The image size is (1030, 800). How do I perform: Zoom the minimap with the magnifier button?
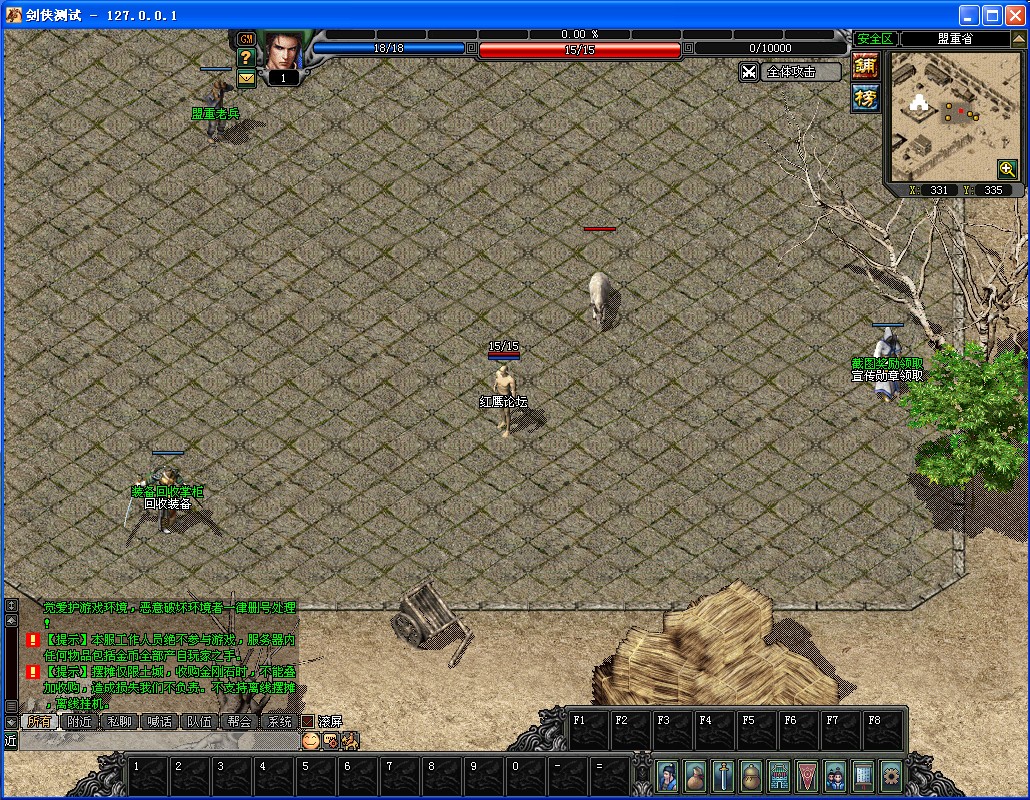point(1006,169)
